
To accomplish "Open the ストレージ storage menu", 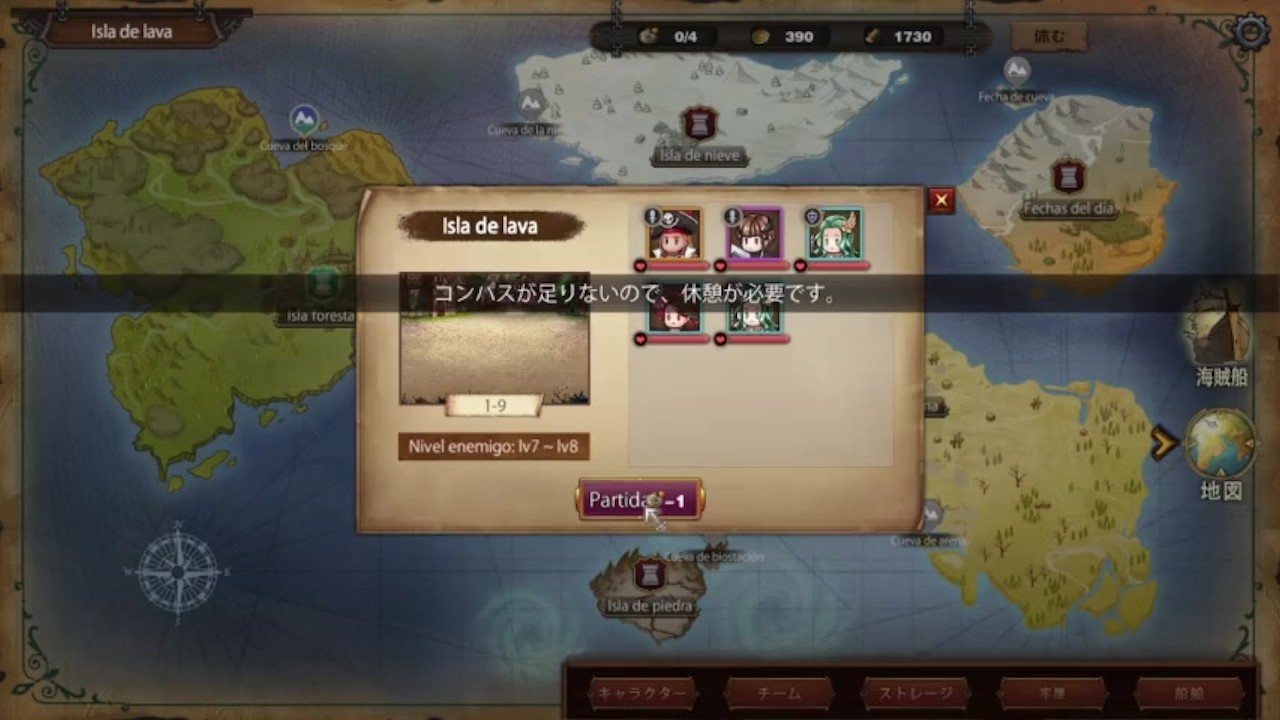I will (x=915, y=693).
